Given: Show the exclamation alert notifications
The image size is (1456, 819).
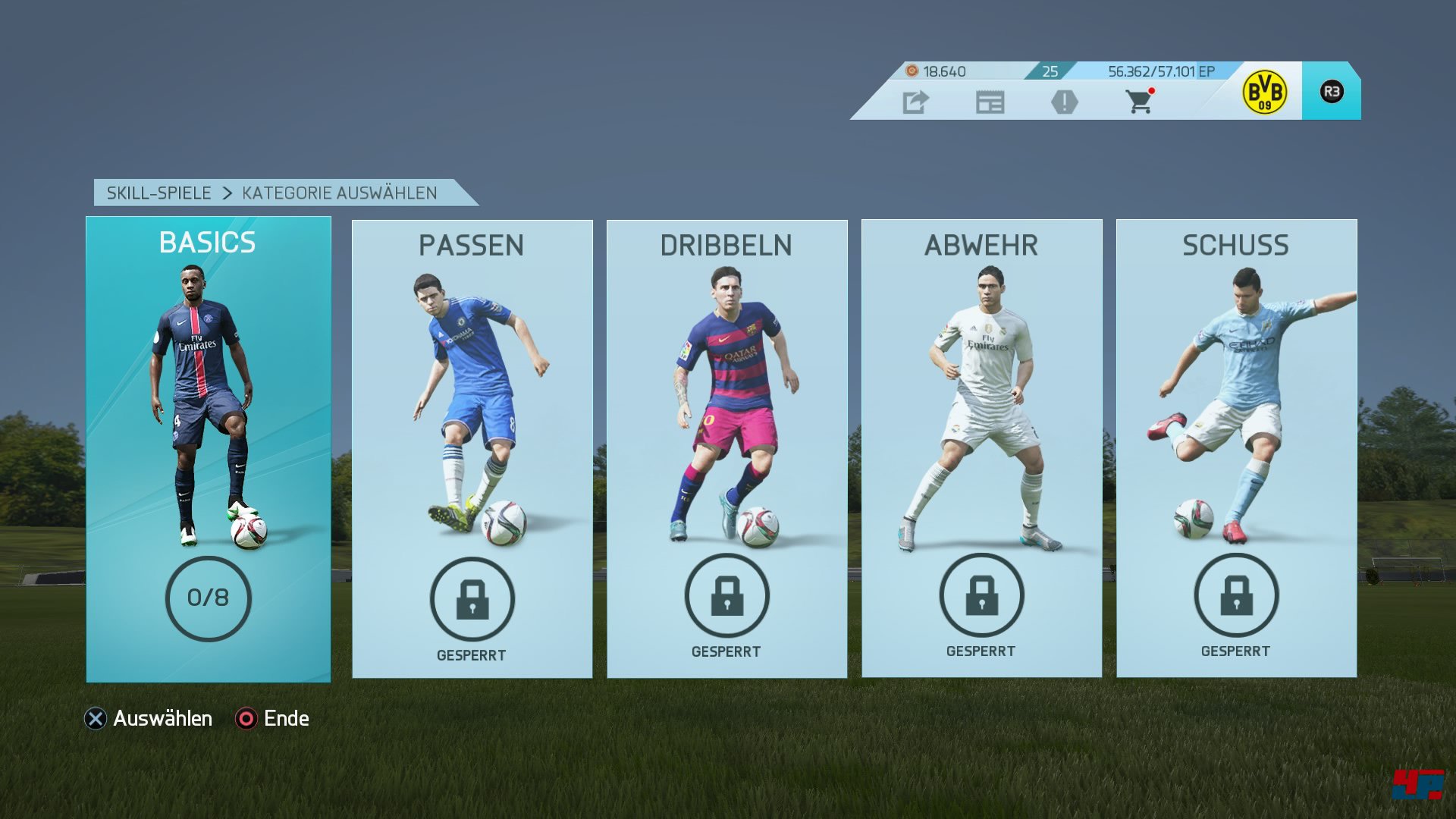Looking at the screenshot, I should (1064, 102).
